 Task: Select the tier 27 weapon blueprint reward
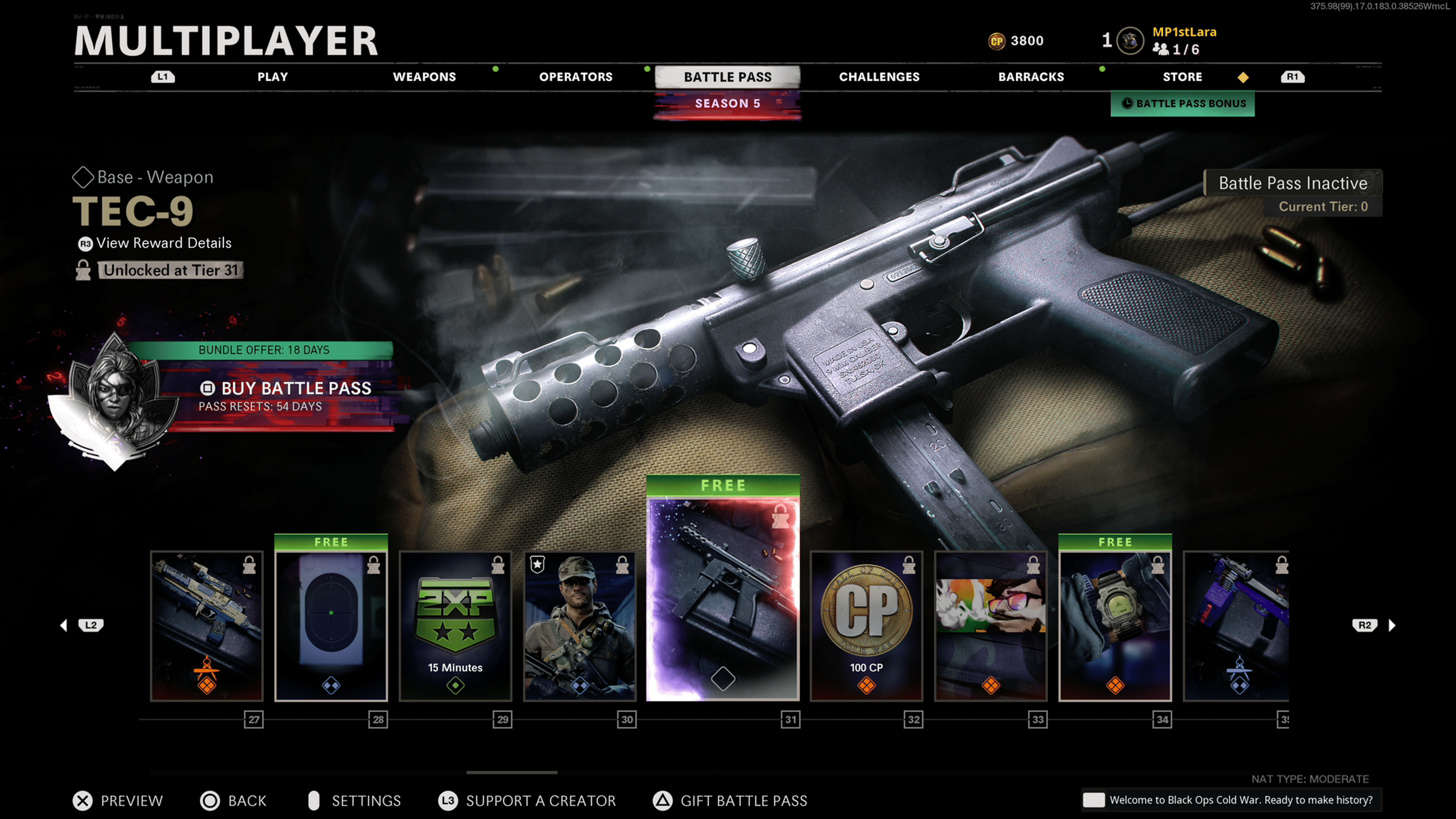pyautogui.click(x=207, y=626)
